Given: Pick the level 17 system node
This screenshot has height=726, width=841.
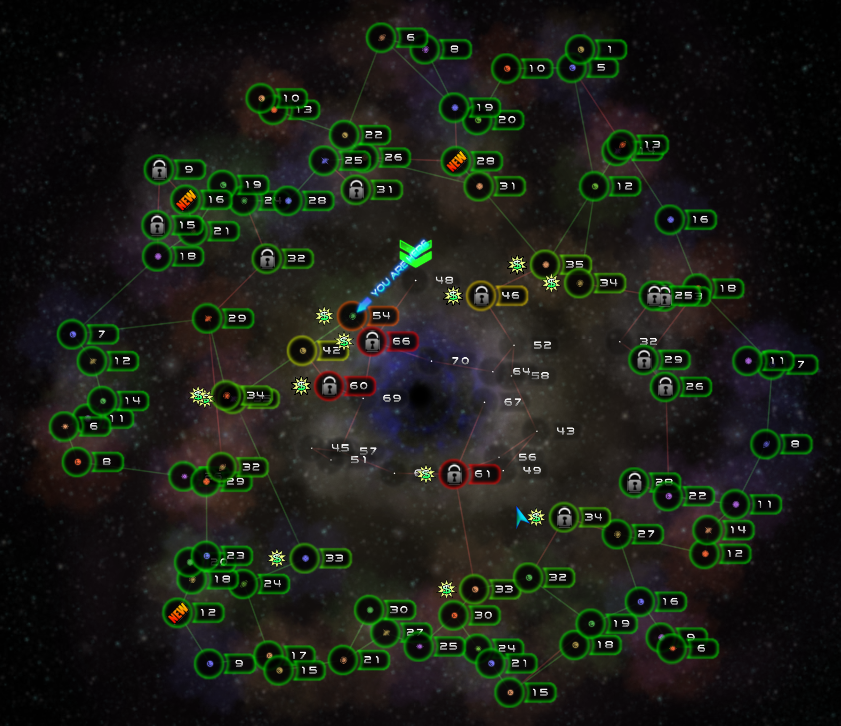Looking at the screenshot, I should click(268, 655).
